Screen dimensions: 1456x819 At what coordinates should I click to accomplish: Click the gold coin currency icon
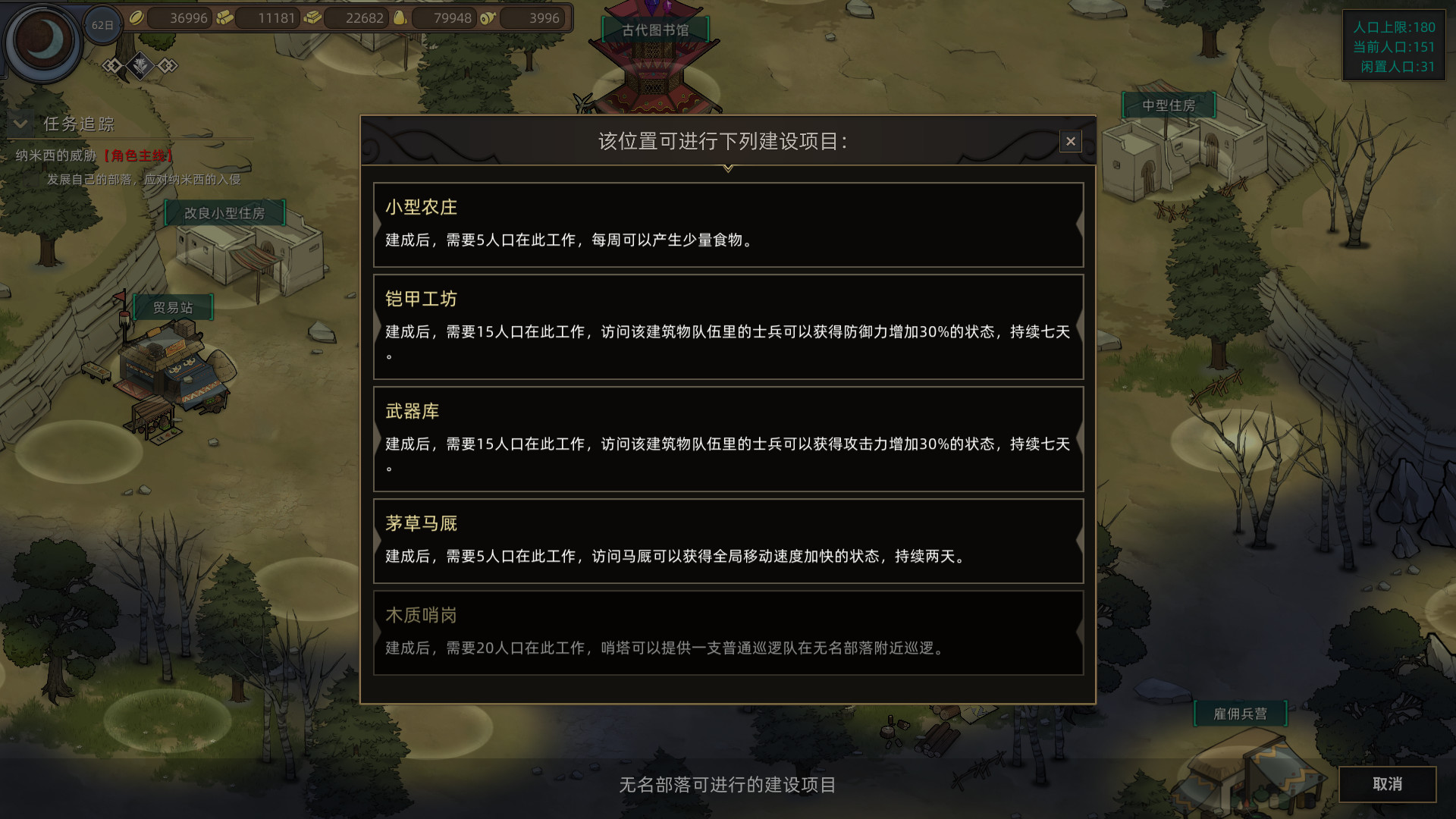[136, 18]
